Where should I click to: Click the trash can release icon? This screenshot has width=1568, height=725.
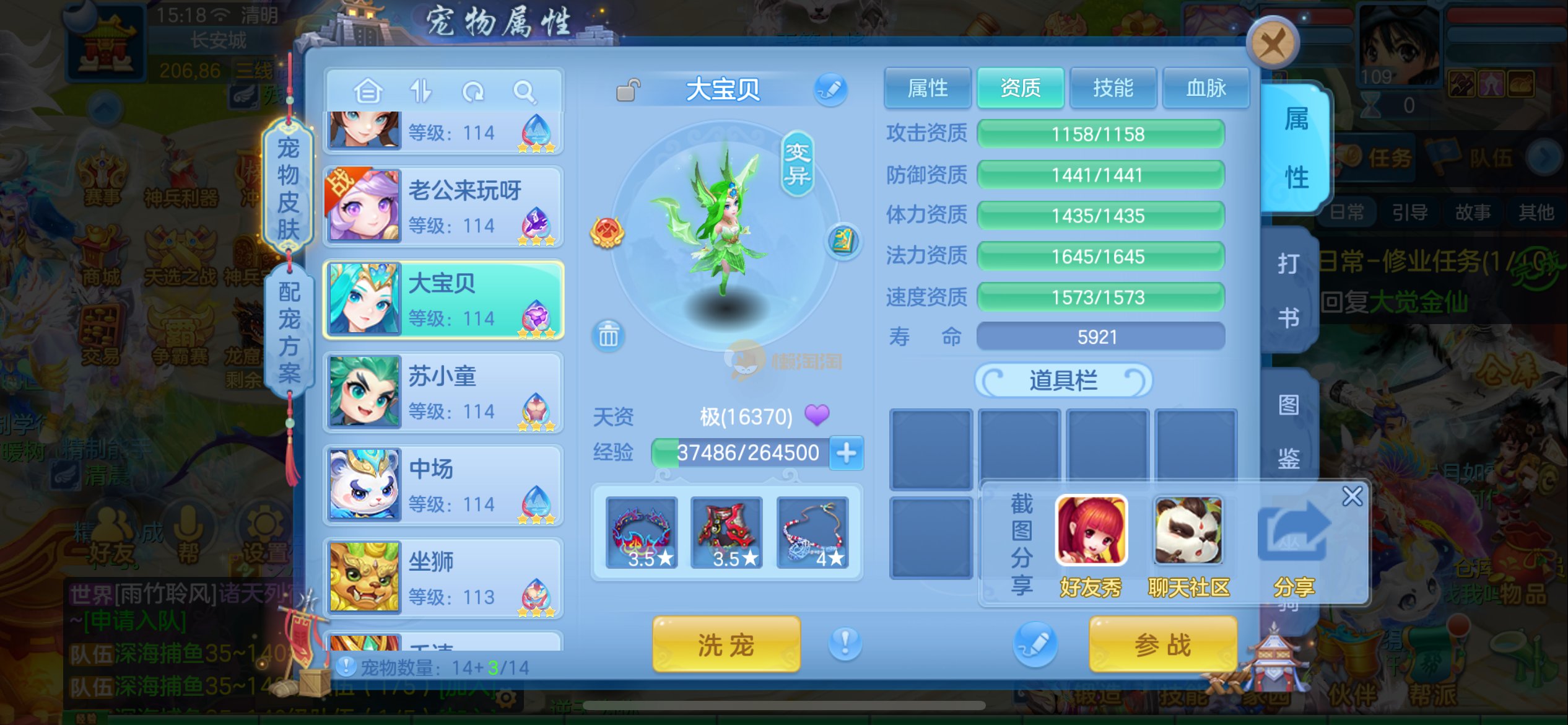pos(608,336)
